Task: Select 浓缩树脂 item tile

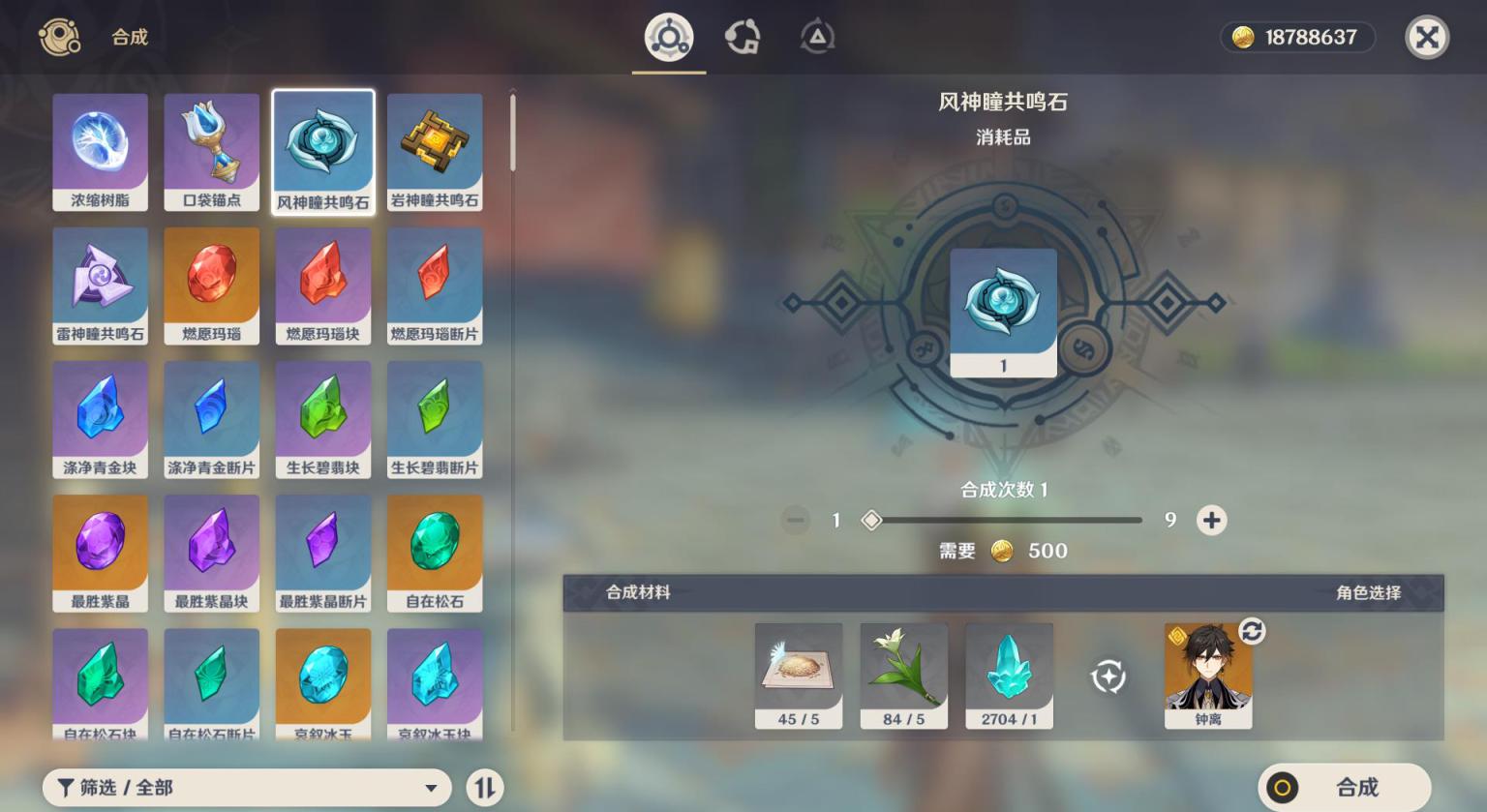Action: point(101,152)
